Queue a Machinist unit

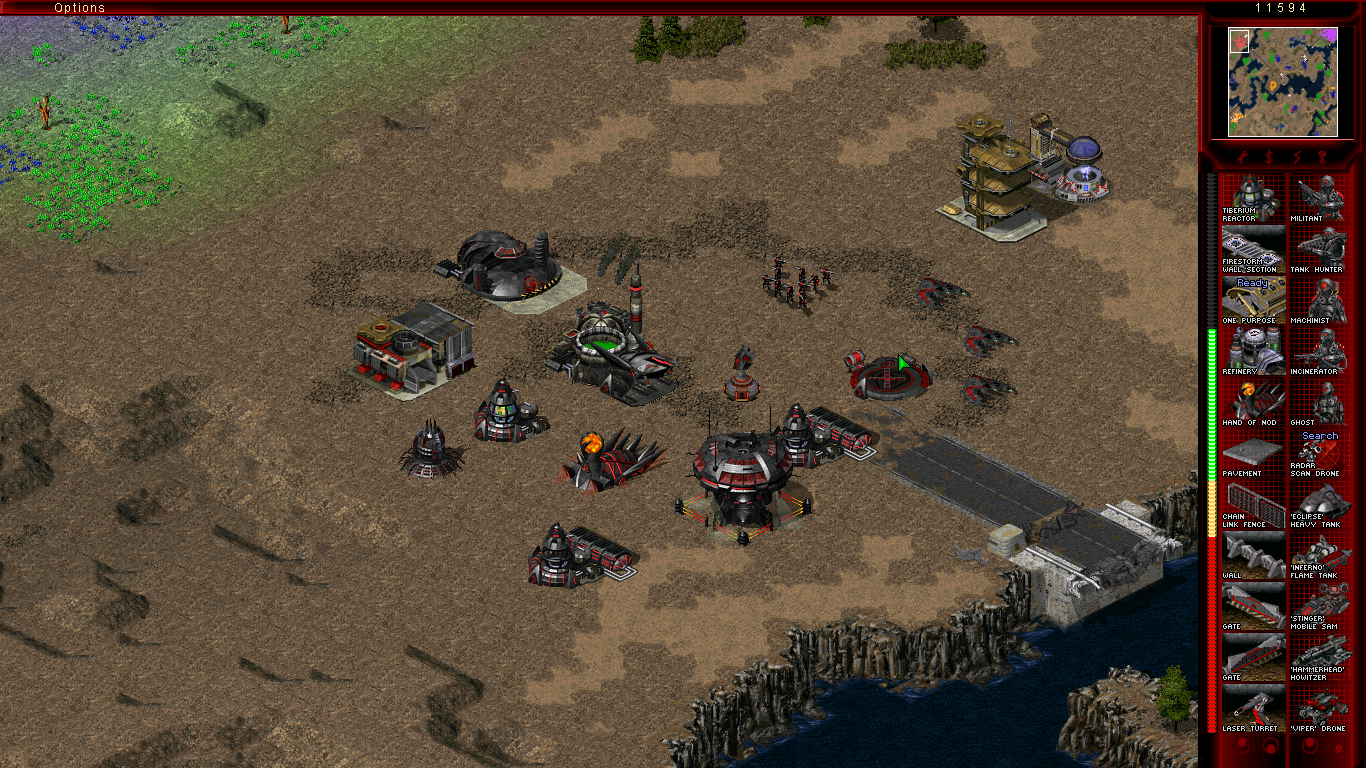(x=1320, y=300)
